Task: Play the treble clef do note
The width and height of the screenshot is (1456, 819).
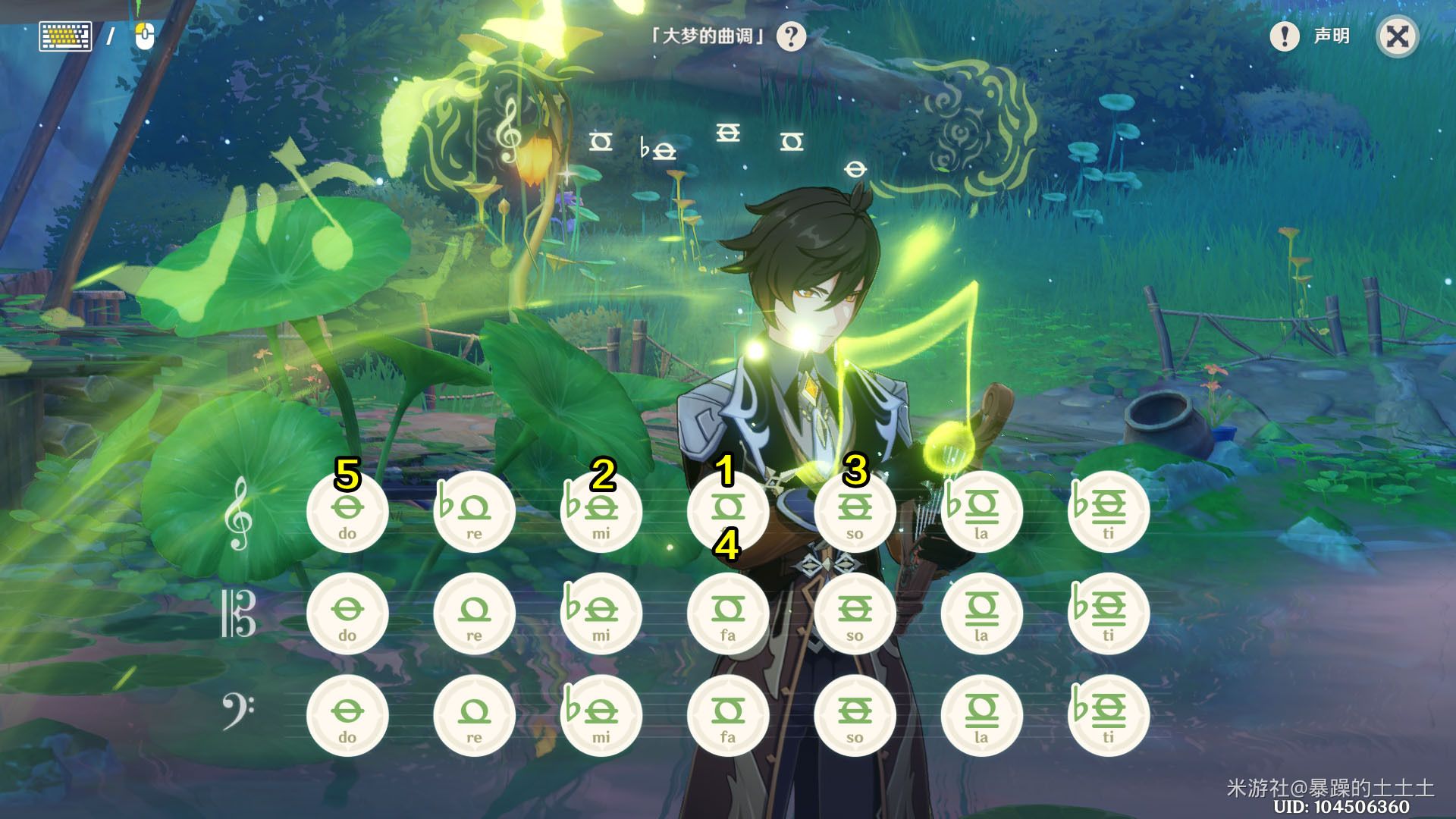Action: click(x=347, y=512)
